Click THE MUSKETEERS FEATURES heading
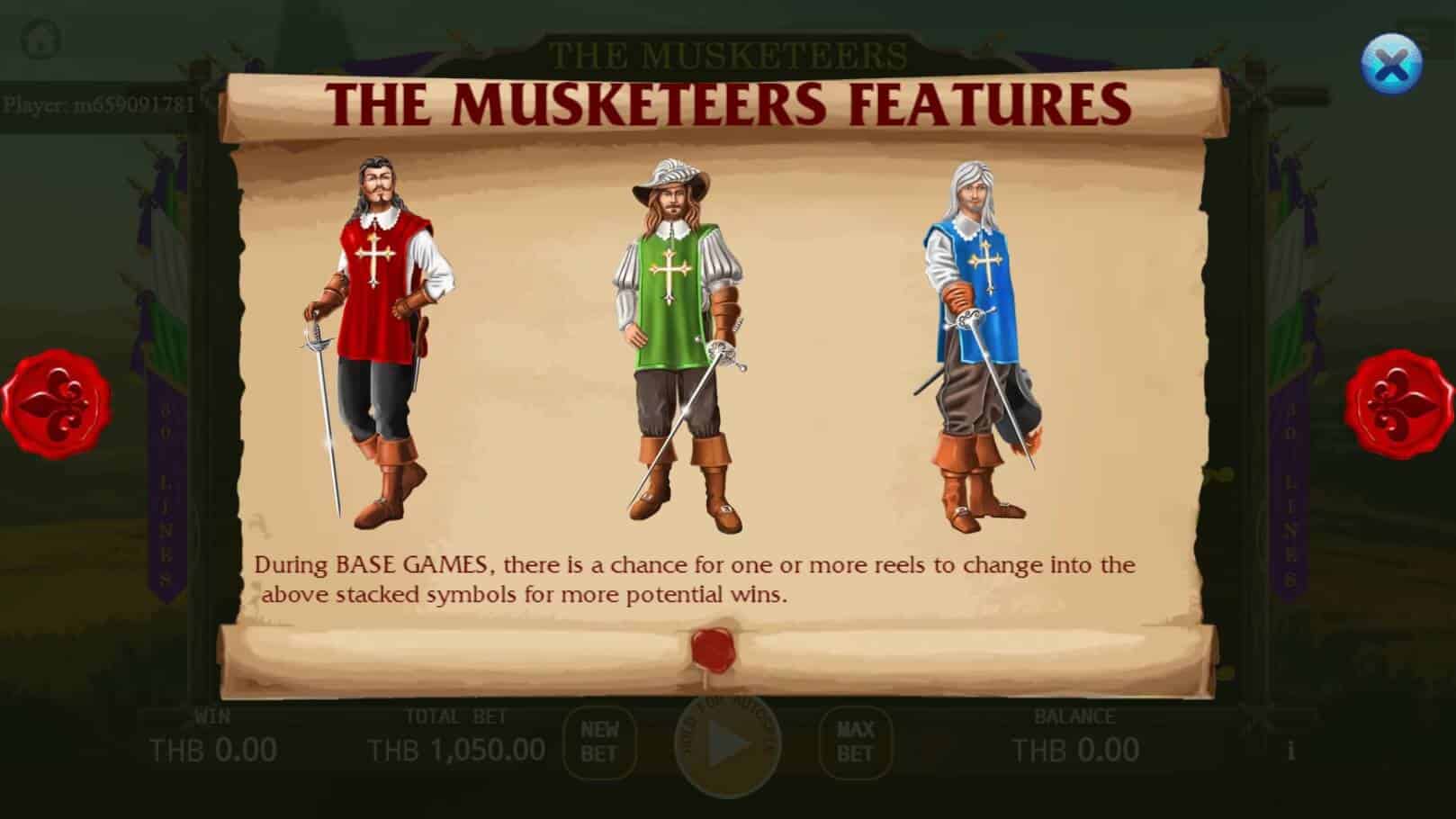The width and height of the screenshot is (1456, 819). point(729,102)
